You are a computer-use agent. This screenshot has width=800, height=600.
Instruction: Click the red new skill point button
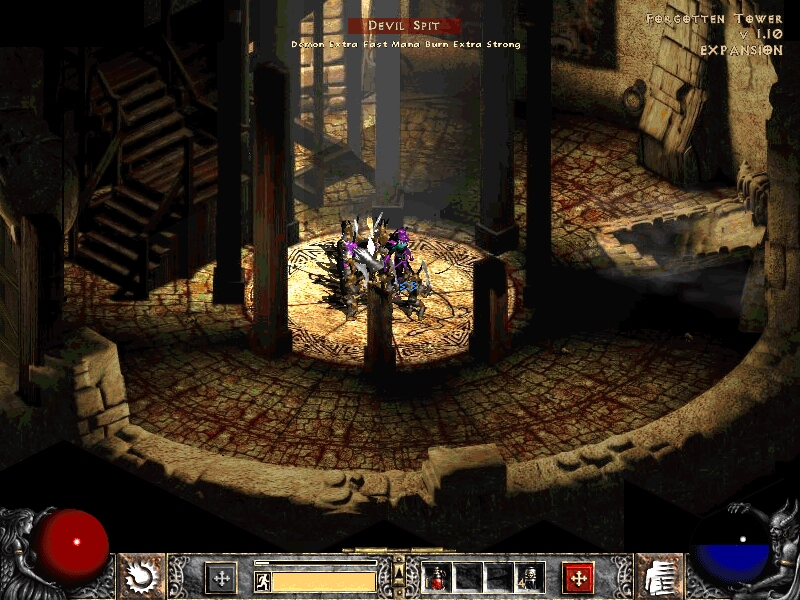pos(578,577)
